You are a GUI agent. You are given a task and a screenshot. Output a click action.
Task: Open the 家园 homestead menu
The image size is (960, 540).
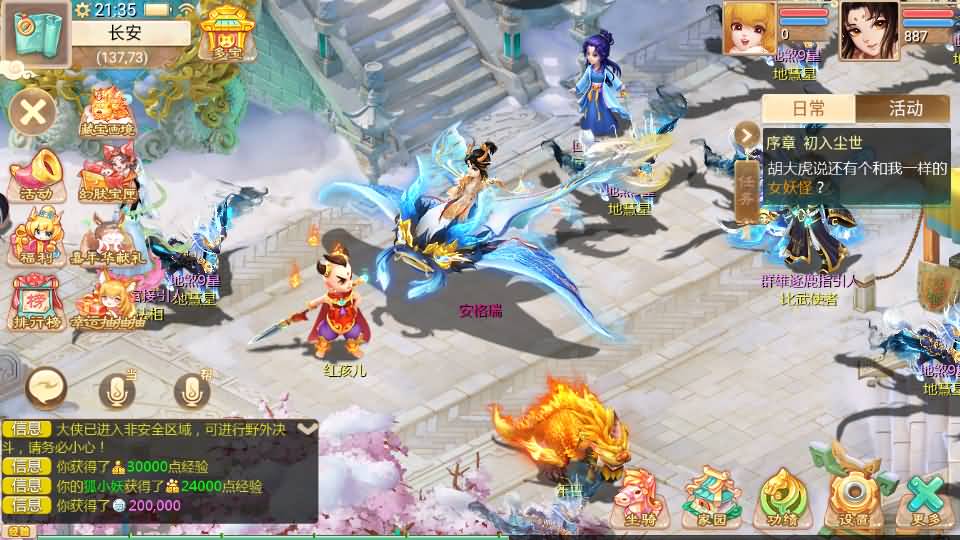(x=713, y=497)
